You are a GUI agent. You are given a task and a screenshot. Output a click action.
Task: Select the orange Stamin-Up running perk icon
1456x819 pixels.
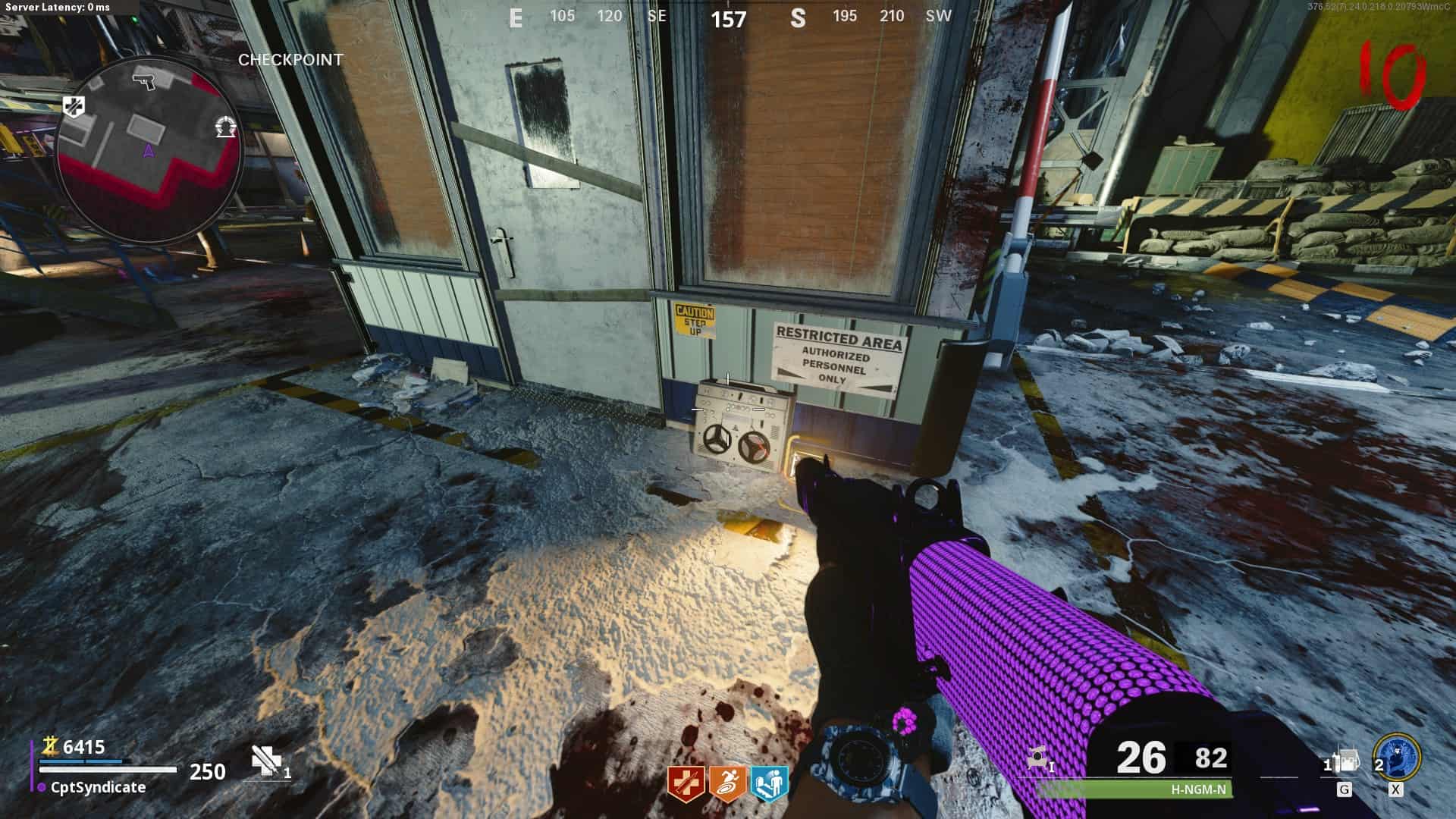click(x=727, y=783)
